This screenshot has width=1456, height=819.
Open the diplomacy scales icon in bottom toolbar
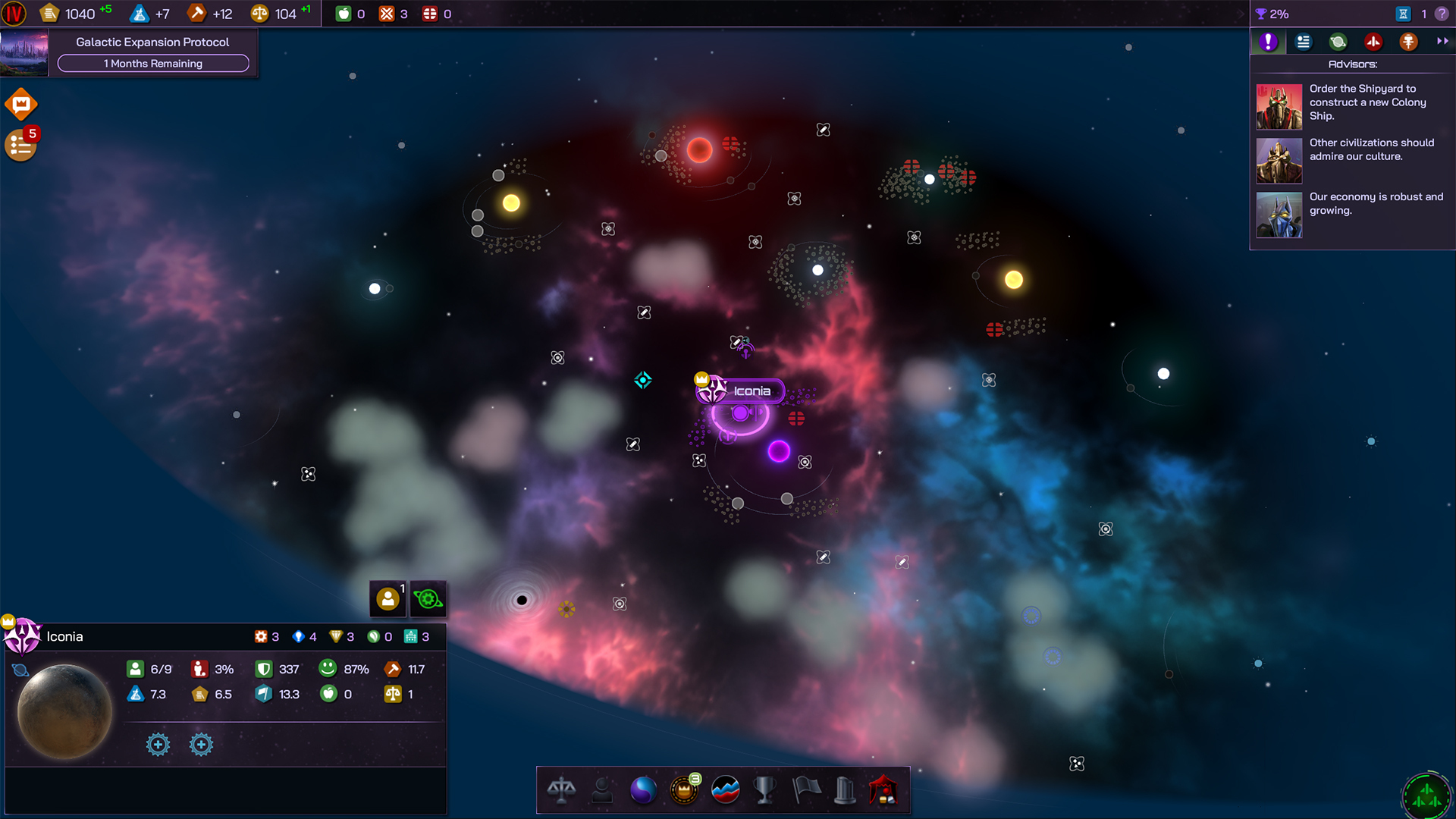562,790
